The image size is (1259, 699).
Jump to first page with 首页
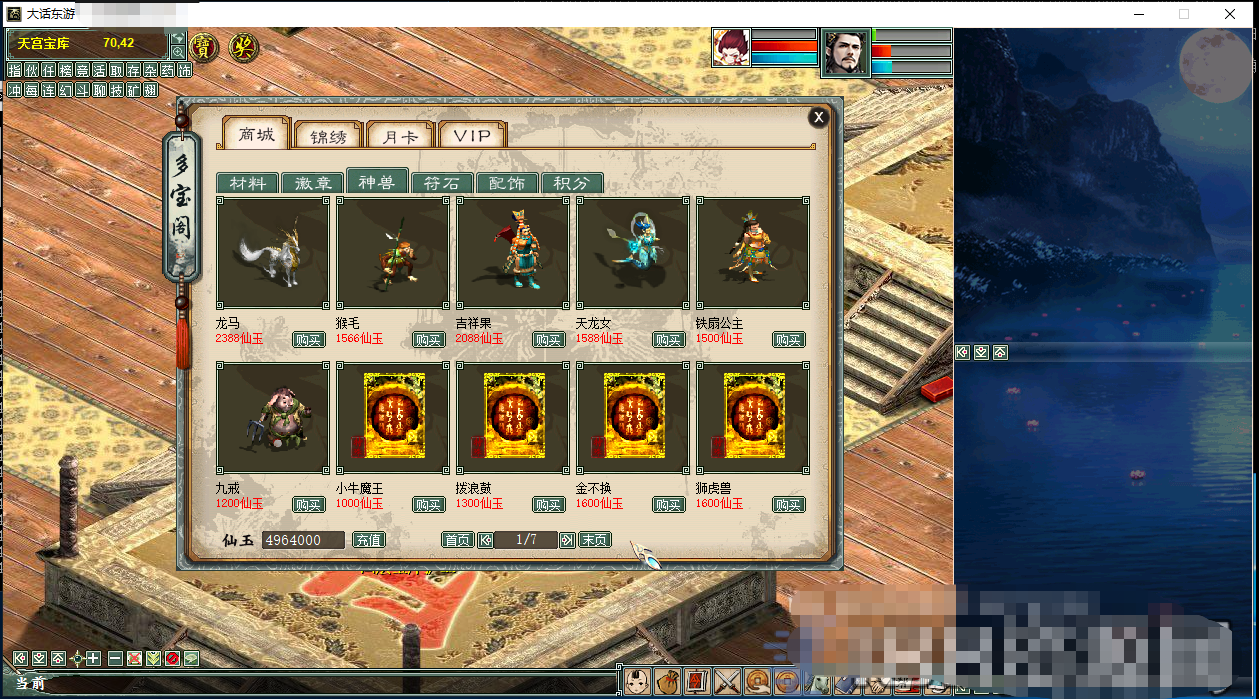pos(457,540)
